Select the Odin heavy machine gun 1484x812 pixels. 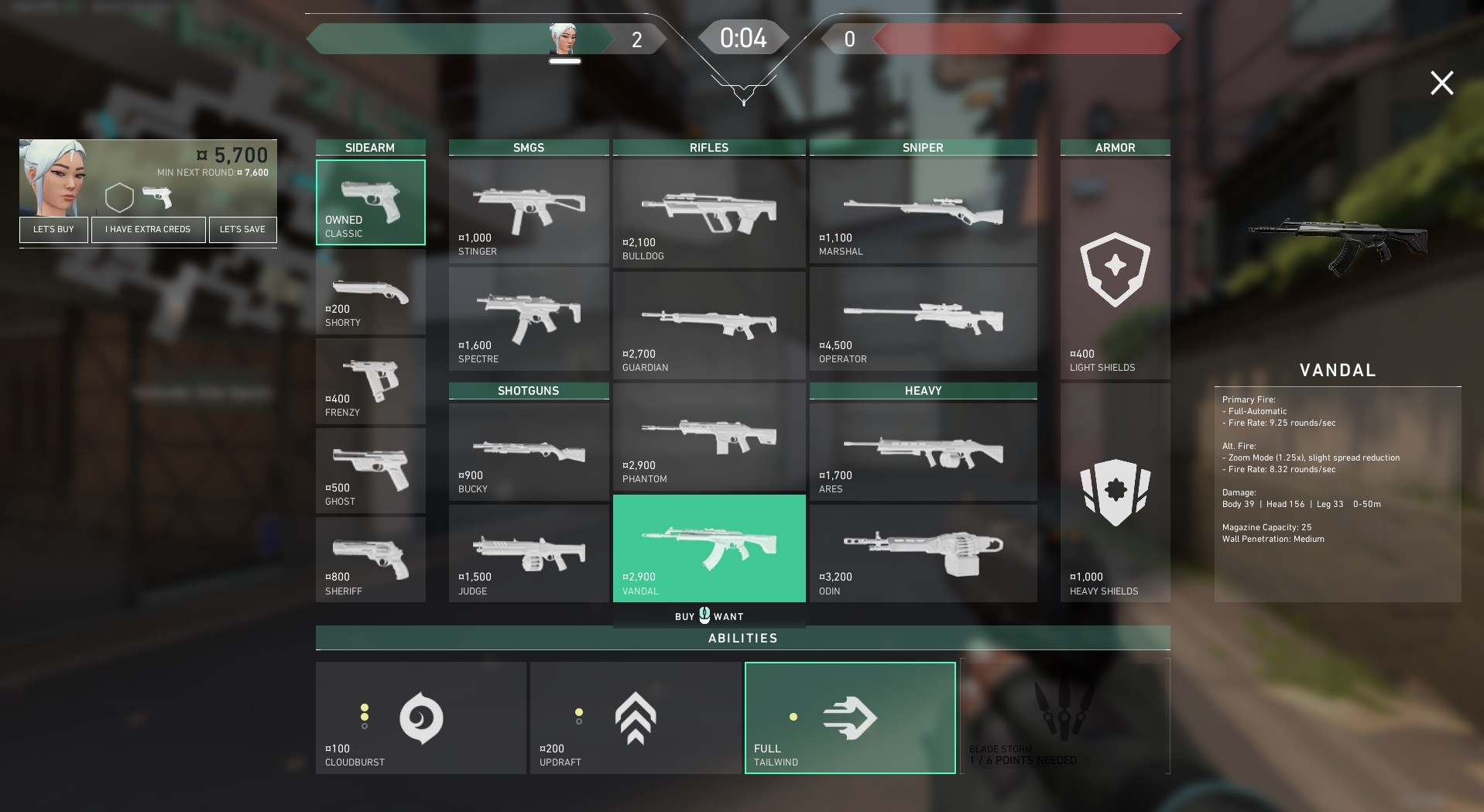(x=923, y=553)
